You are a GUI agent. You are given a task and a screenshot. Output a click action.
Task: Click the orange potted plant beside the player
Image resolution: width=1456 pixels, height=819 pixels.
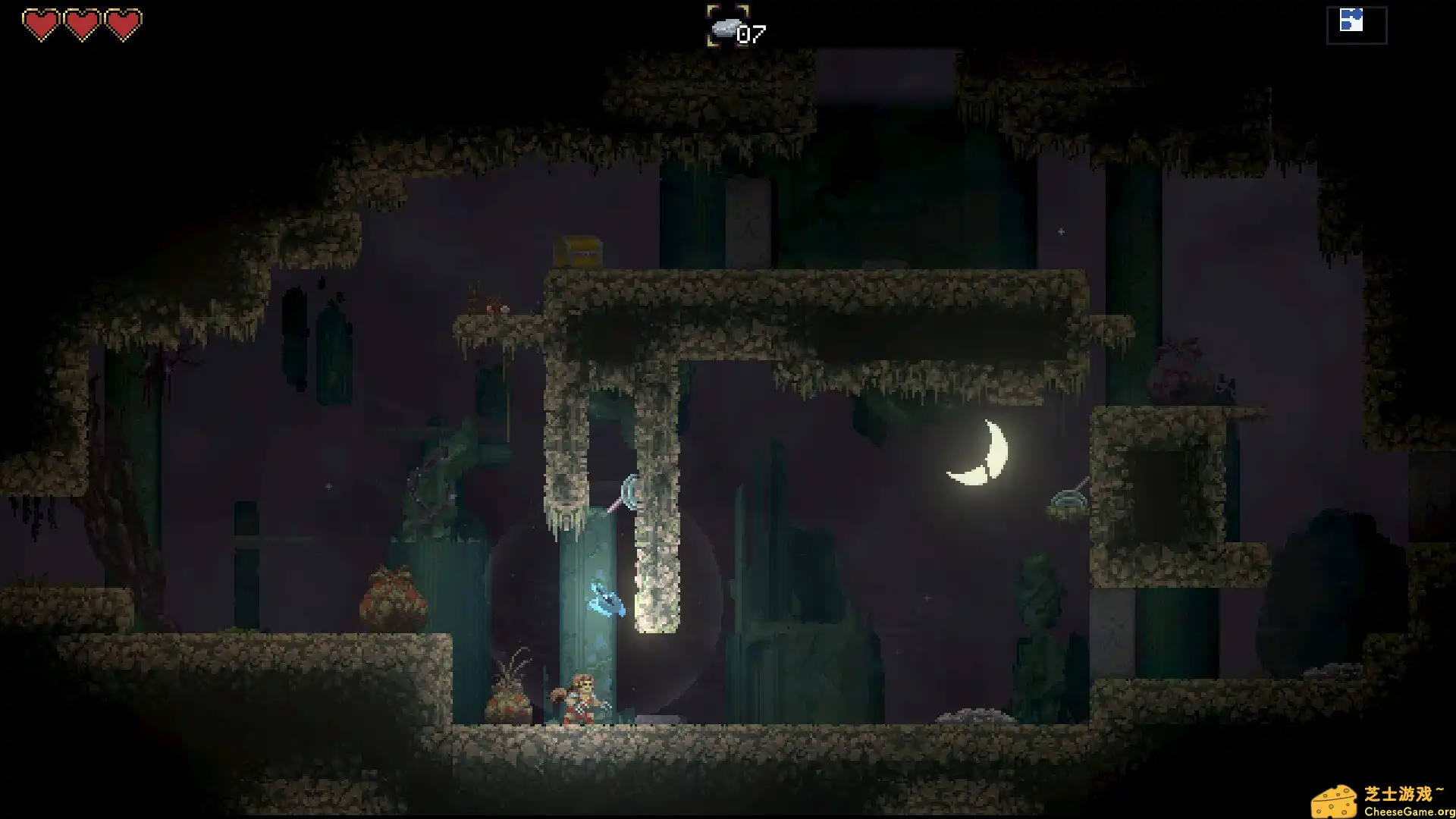click(510, 705)
